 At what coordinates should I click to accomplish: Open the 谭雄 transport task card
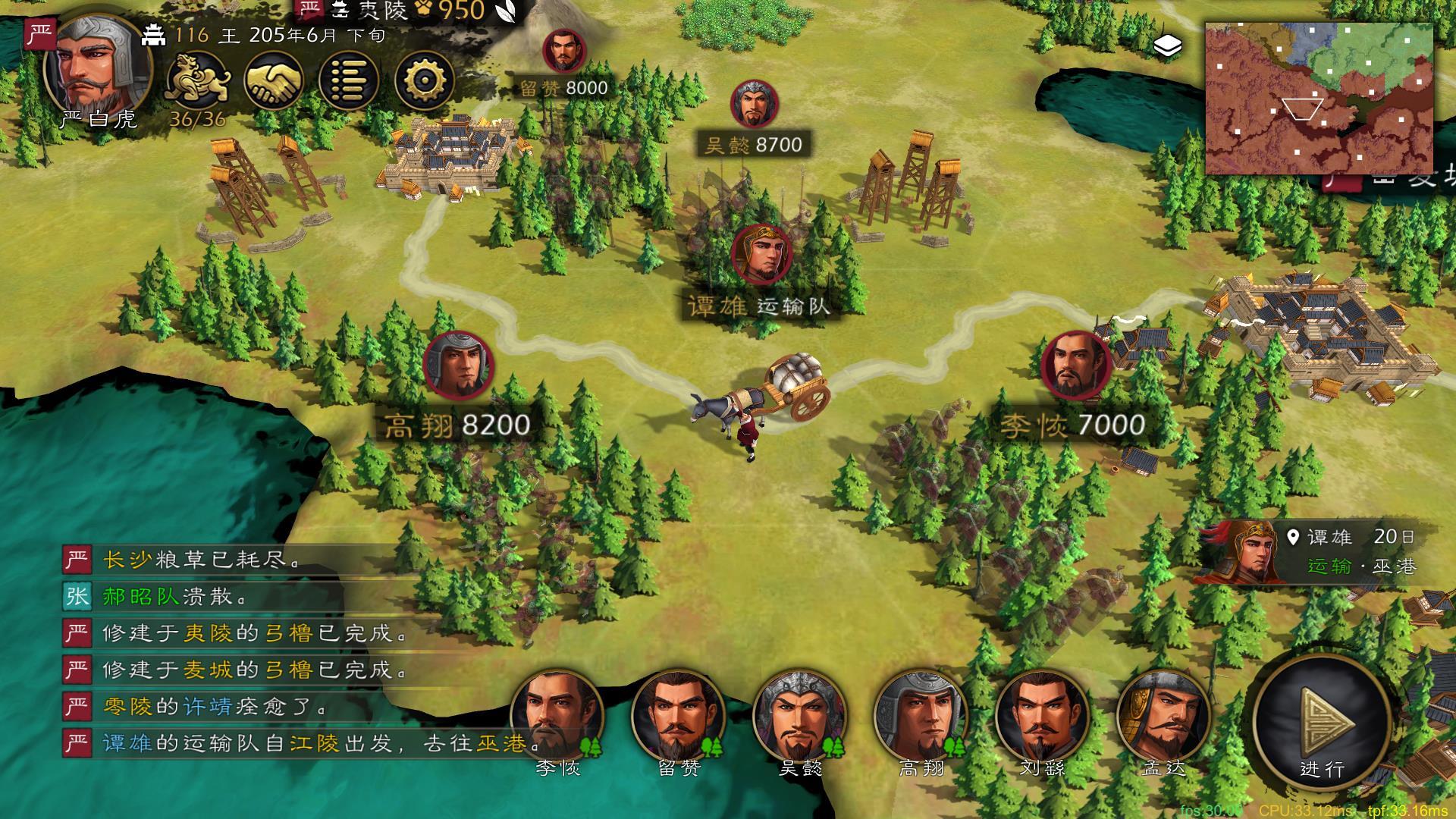1312,552
